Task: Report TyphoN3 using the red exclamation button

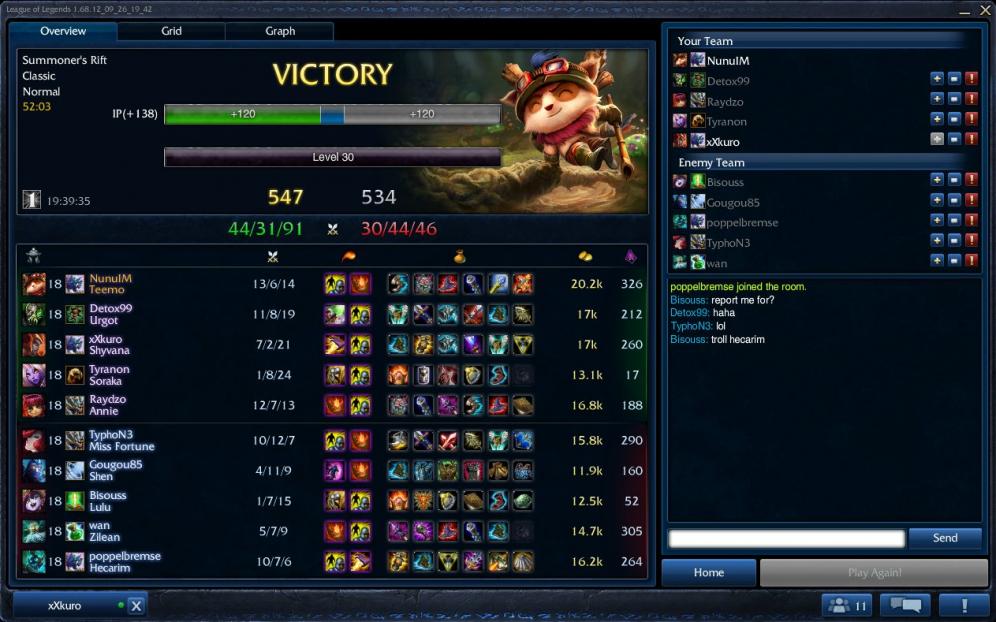Action: pyautogui.click(x=972, y=240)
